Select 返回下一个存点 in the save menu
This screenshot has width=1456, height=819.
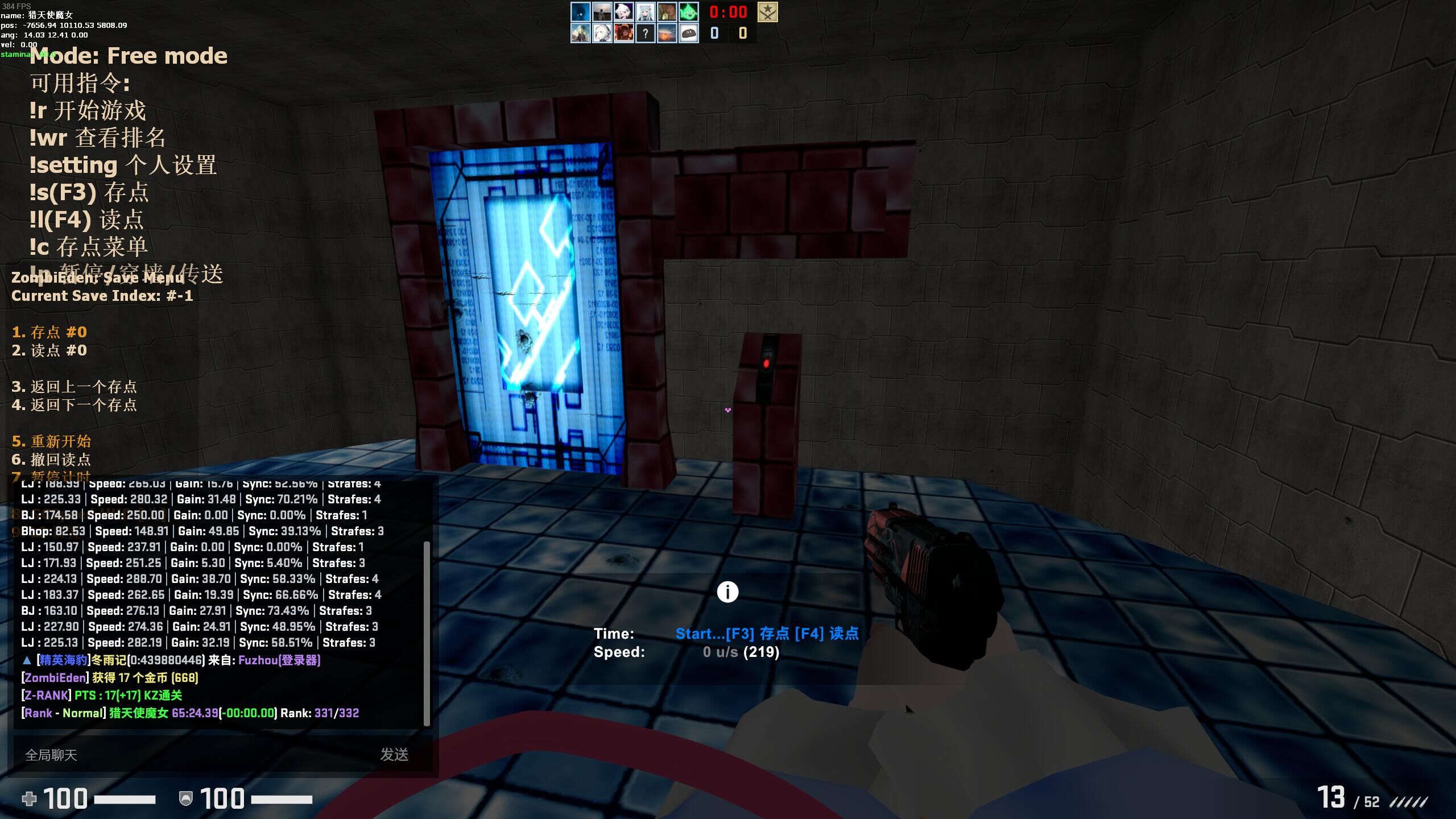[75, 405]
